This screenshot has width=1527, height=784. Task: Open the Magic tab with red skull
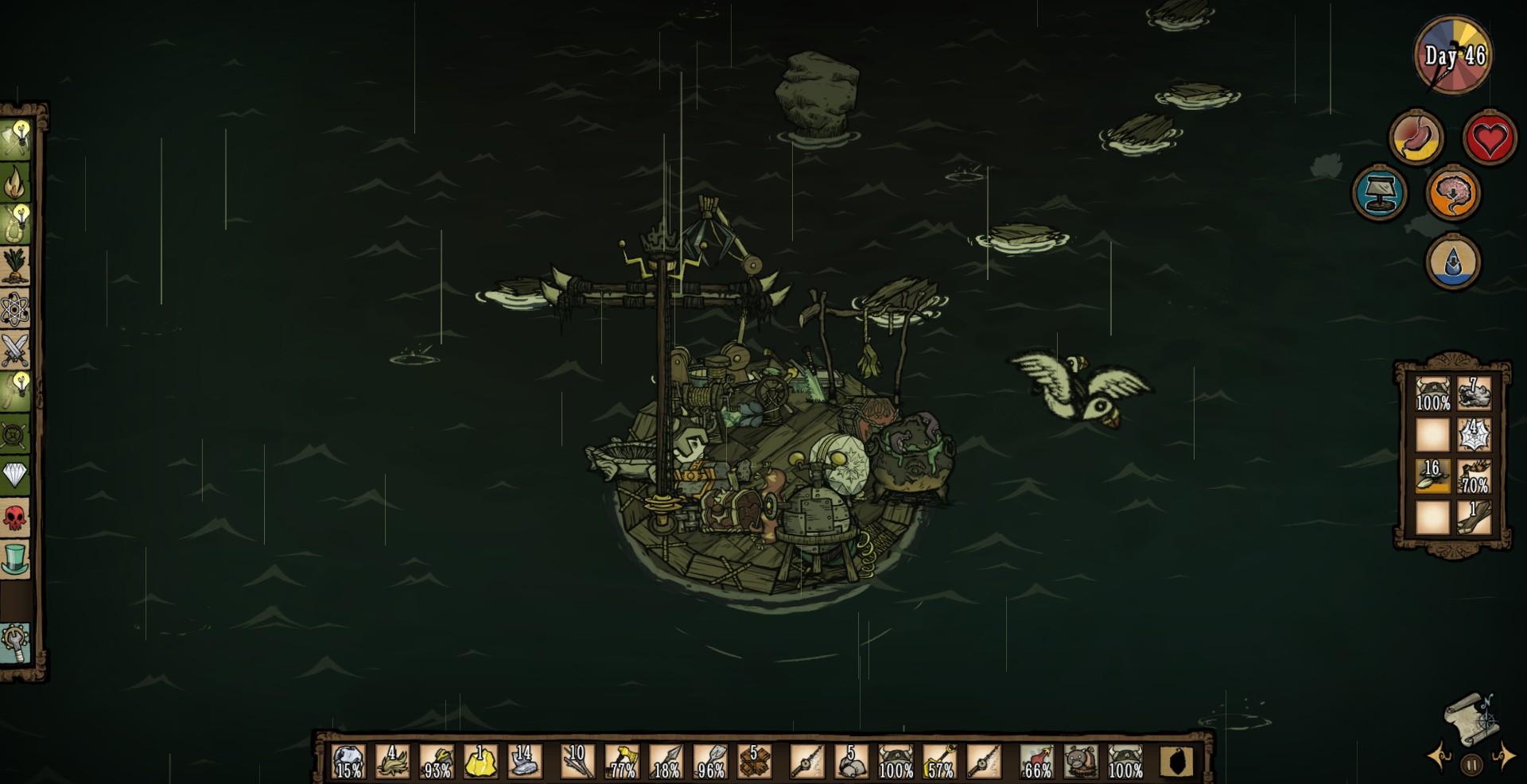(15, 518)
